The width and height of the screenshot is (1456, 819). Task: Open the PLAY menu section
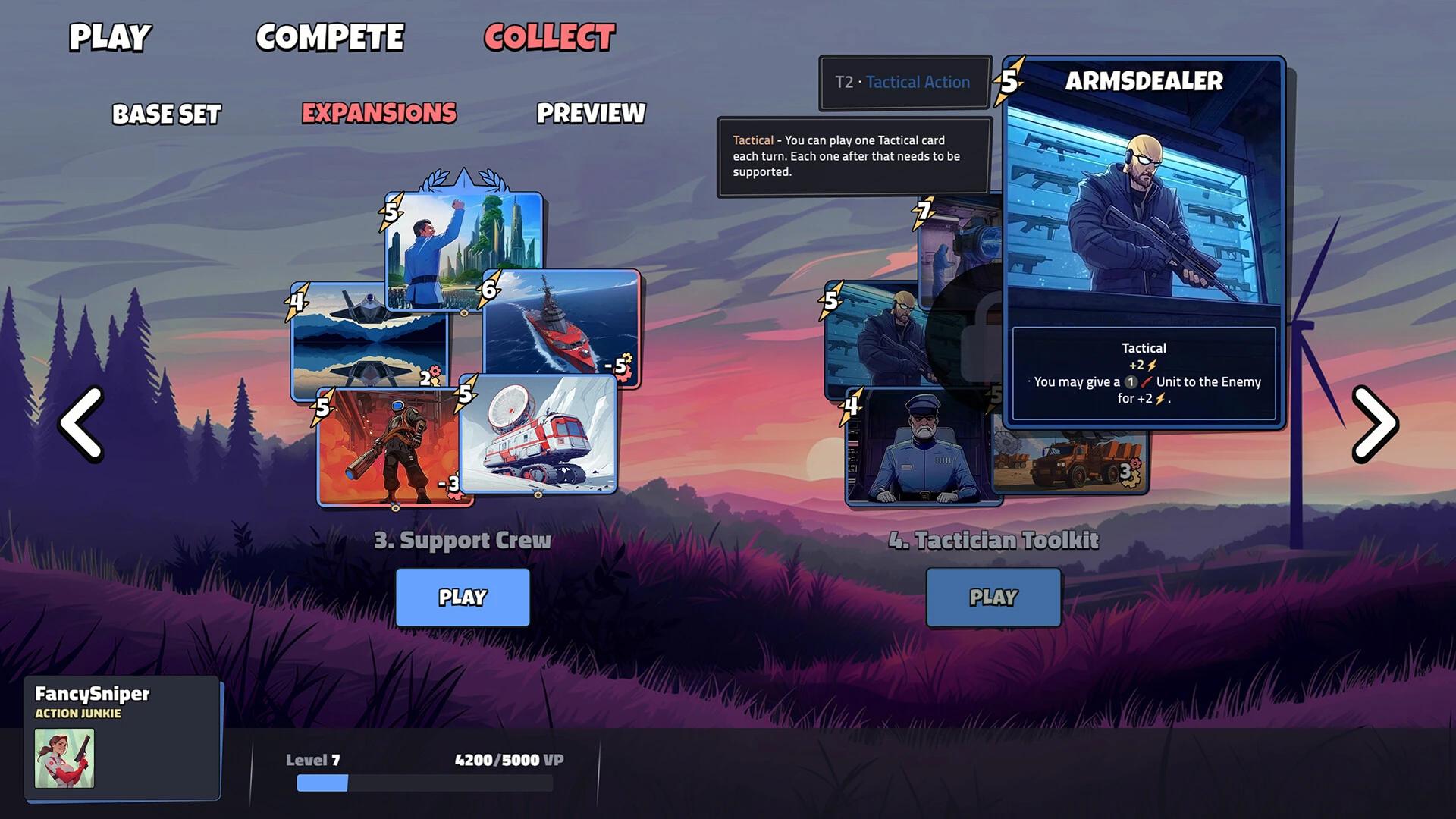(108, 36)
